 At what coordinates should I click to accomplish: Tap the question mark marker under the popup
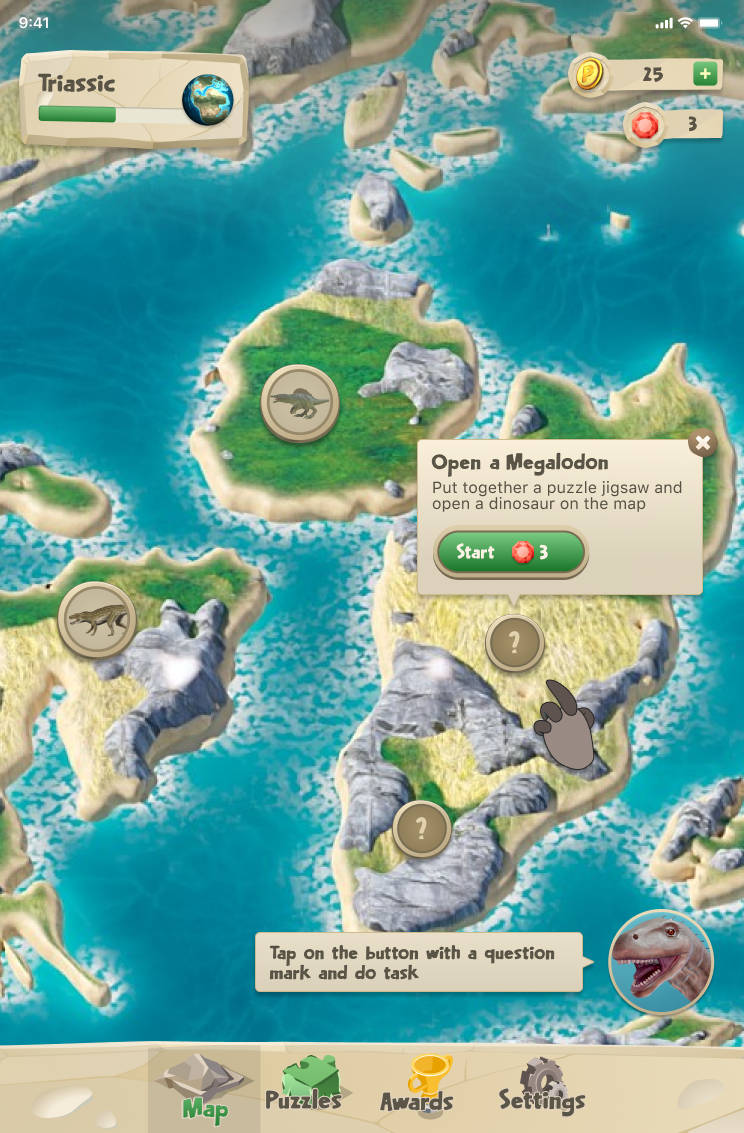click(x=515, y=643)
